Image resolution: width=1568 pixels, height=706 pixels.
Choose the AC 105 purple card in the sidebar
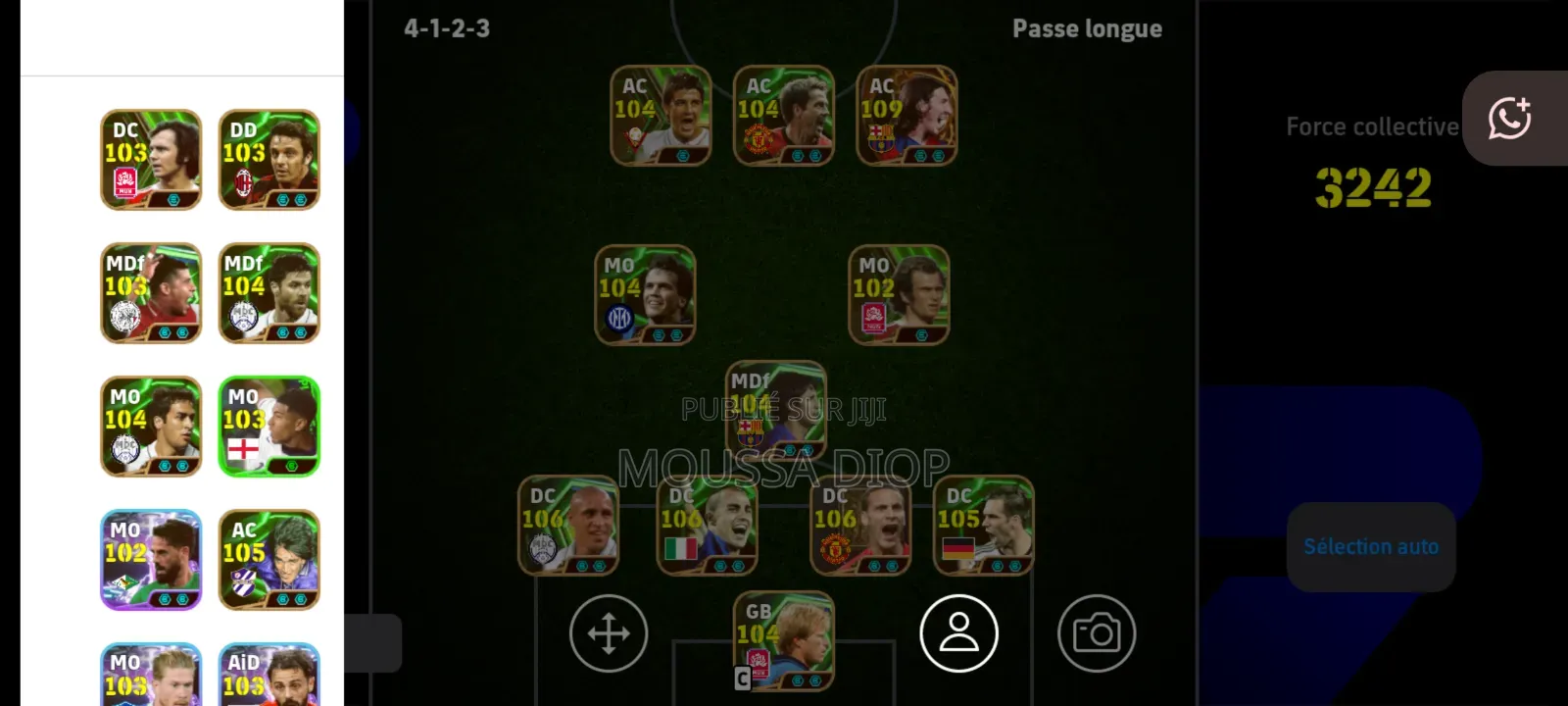[x=269, y=559]
